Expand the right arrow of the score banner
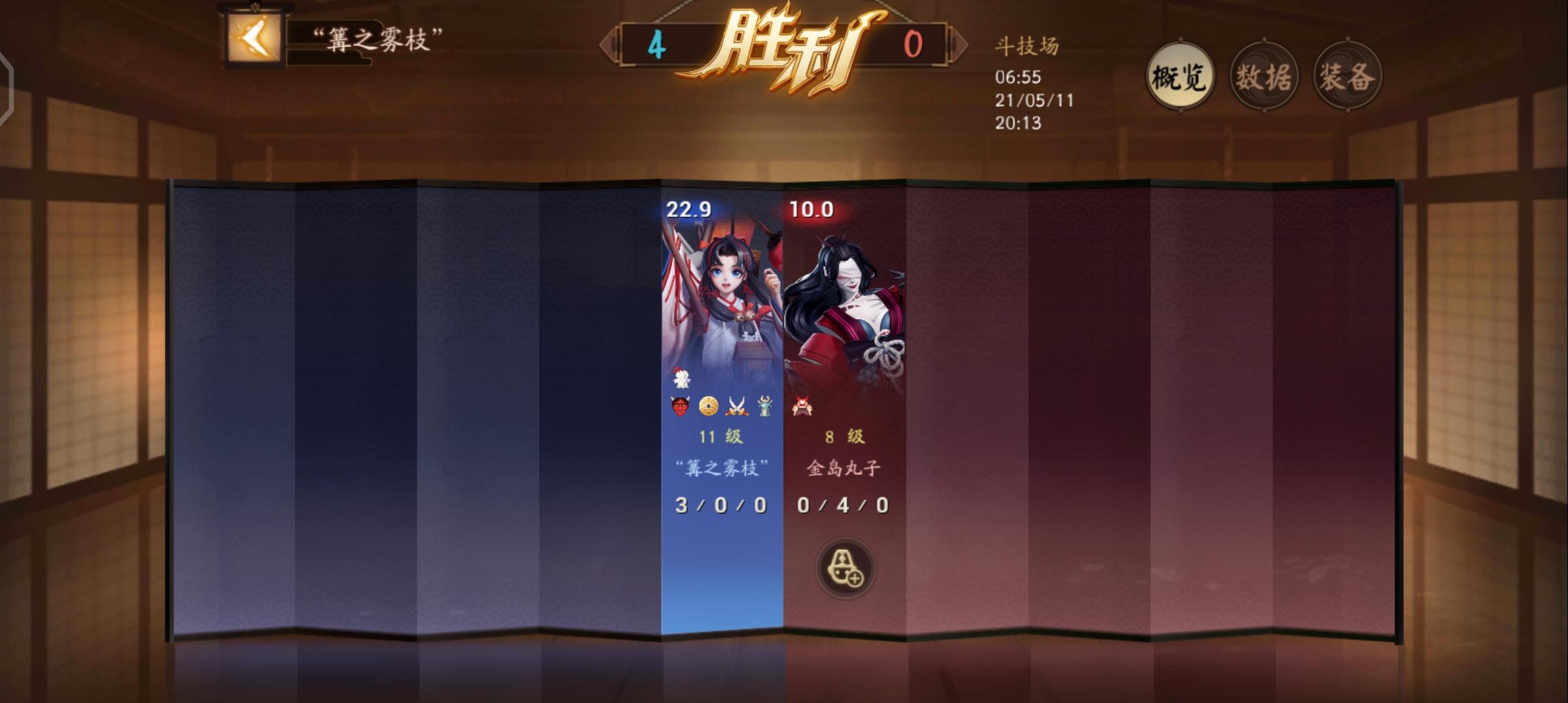 959,44
